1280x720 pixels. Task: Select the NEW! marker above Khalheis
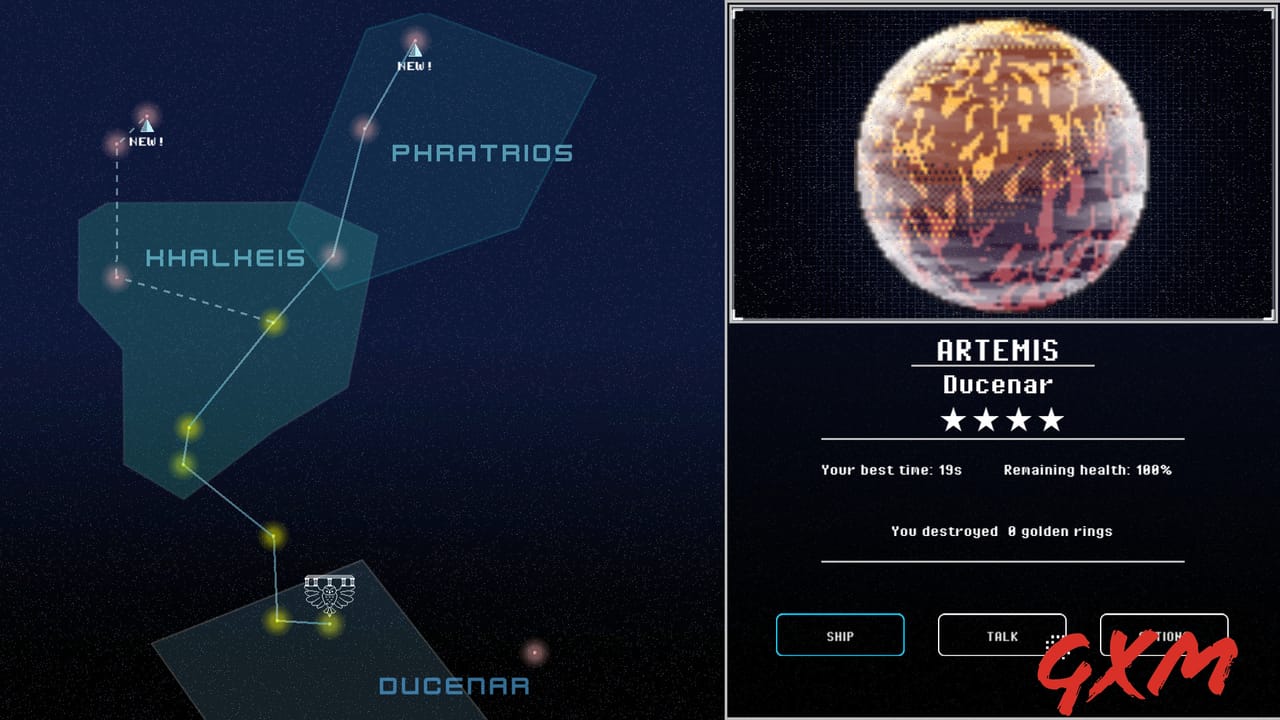[x=146, y=124]
